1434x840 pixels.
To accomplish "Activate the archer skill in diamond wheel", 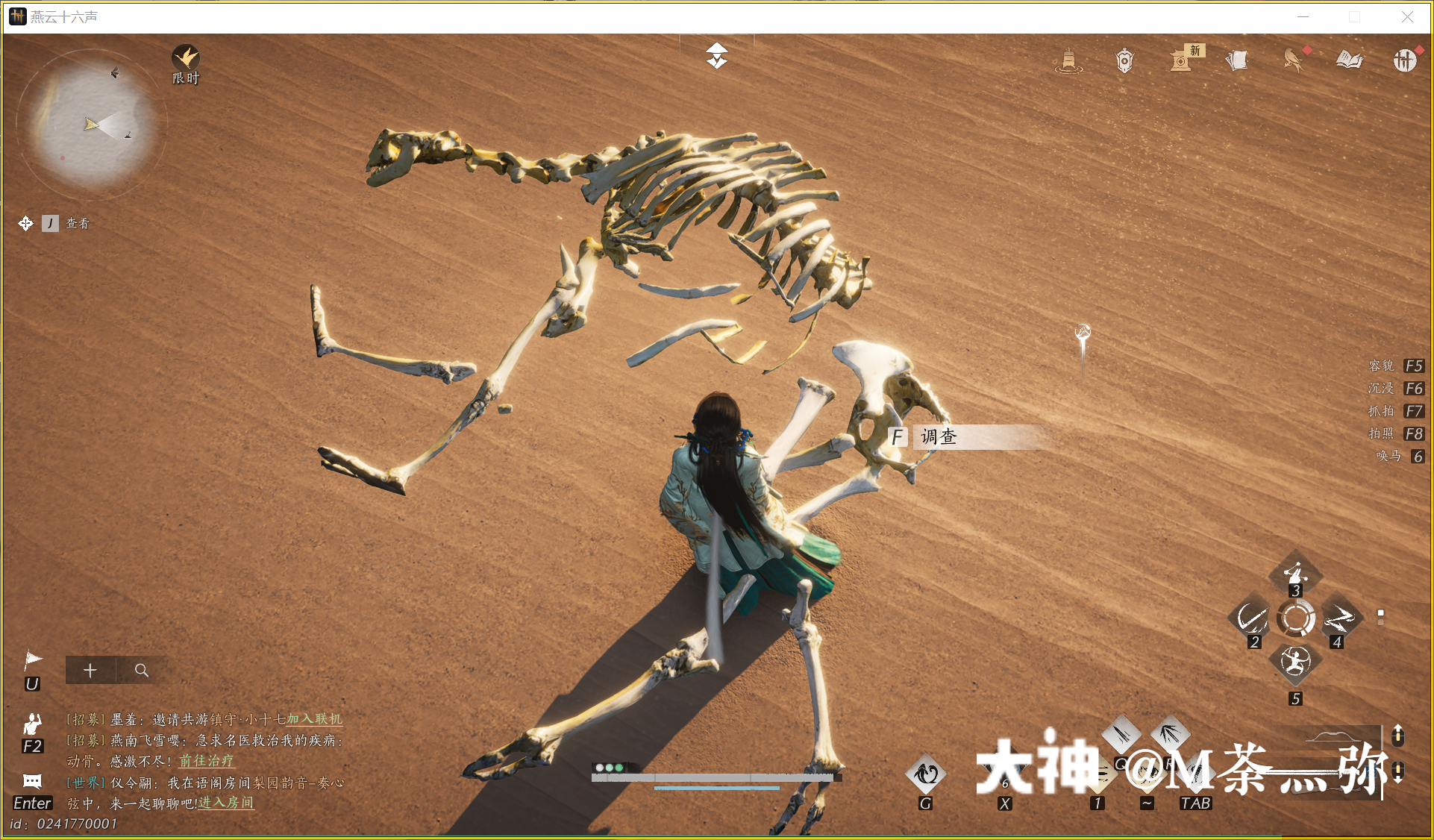I will [1295, 660].
